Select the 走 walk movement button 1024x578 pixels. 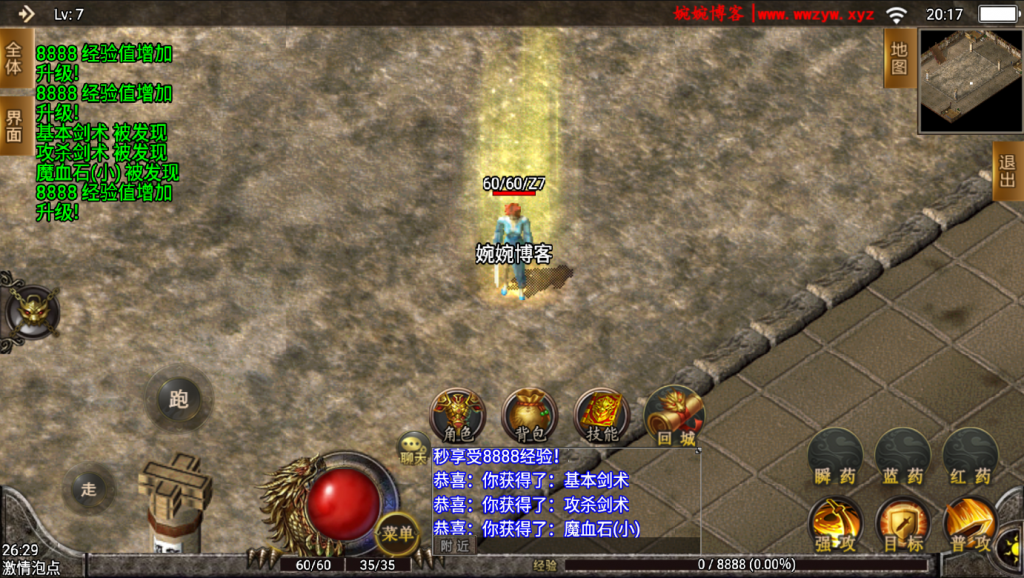[x=89, y=489]
